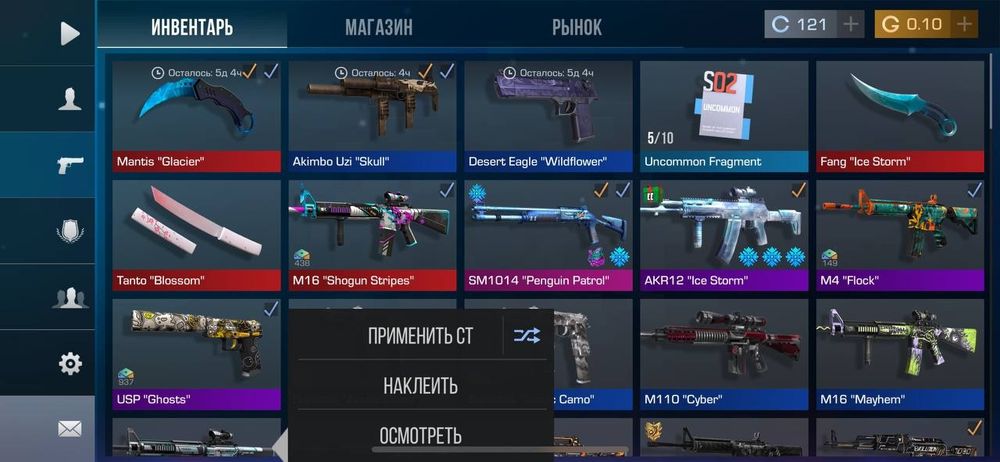Add more silver coins with plus button
The height and width of the screenshot is (462, 1000).
tap(851, 24)
